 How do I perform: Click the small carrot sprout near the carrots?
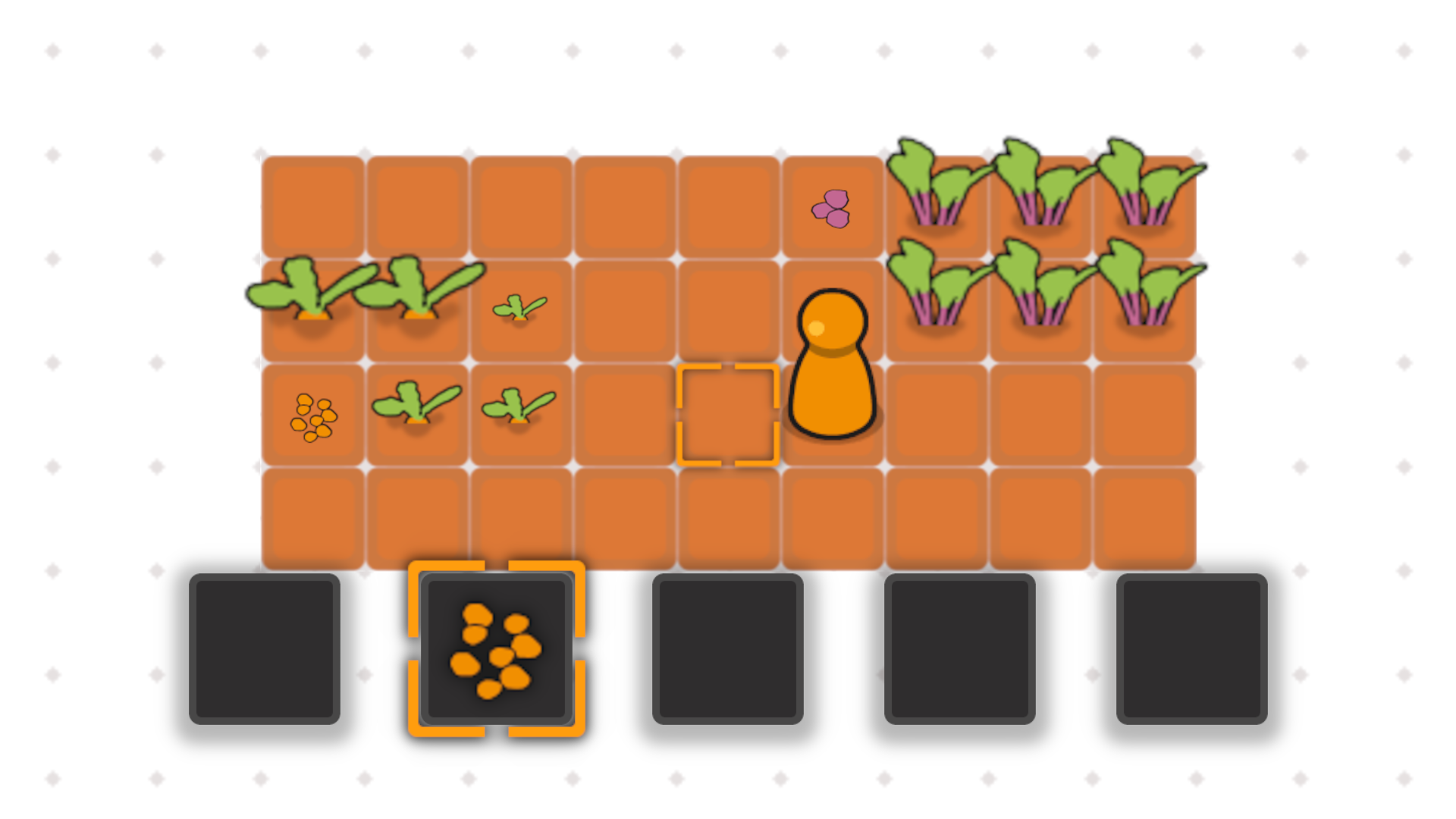519,307
